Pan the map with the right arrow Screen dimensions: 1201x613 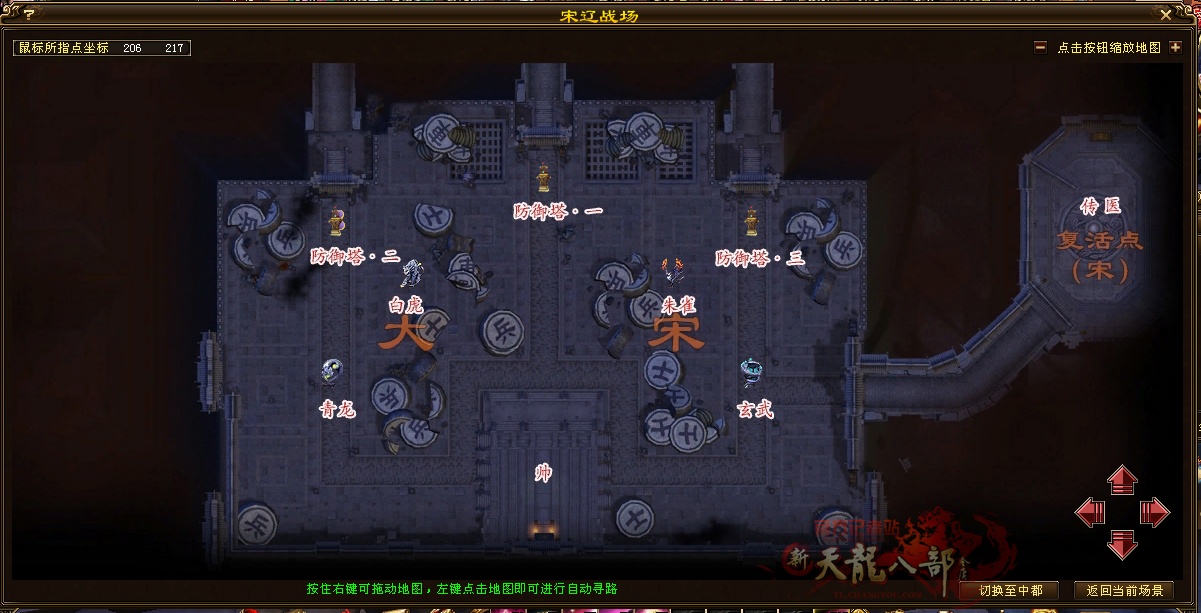[x=1155, y=513]
